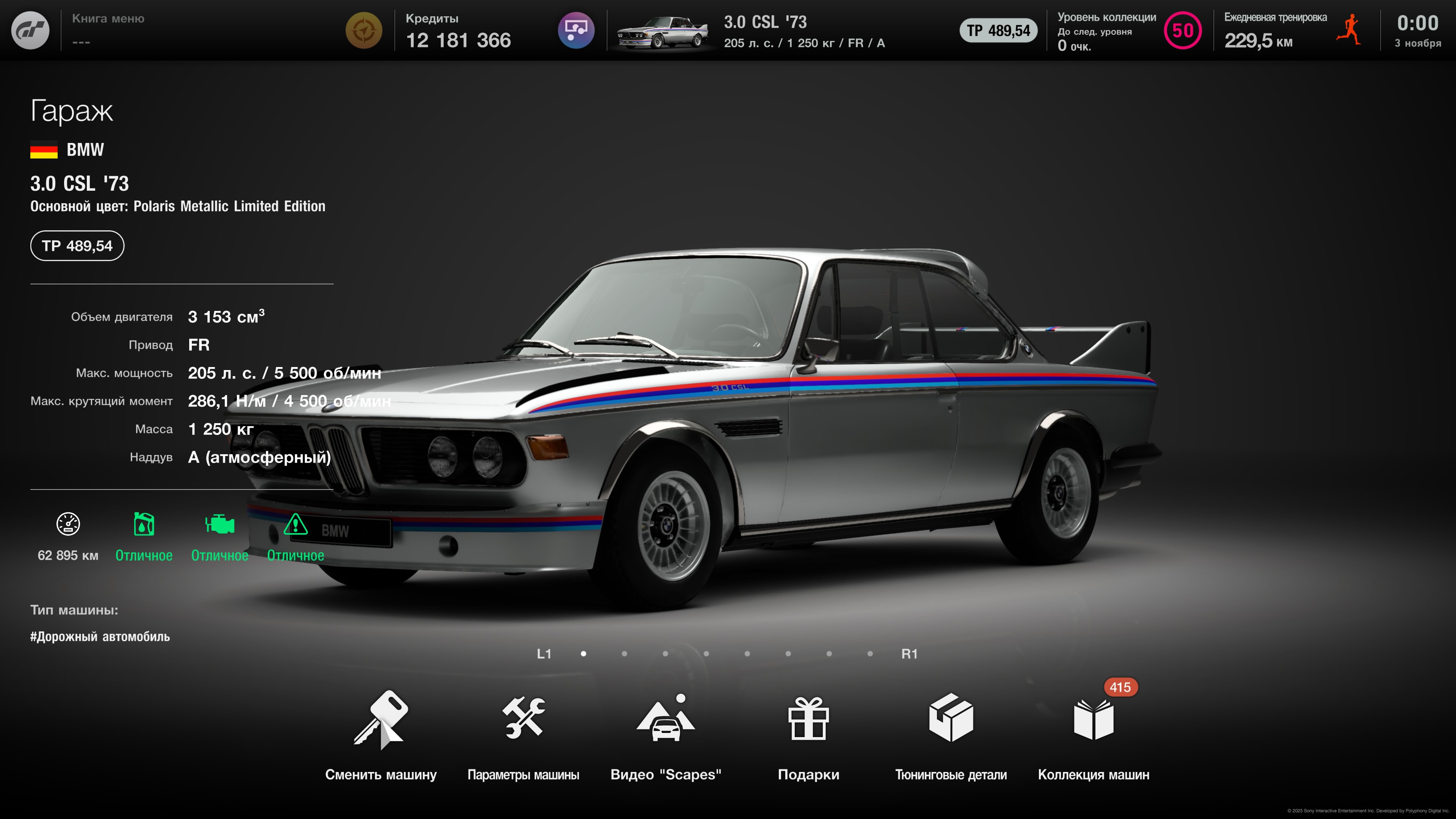The image size is (1456, 819).
Task: Open the Книга меню panel
Action: [108, 30]
